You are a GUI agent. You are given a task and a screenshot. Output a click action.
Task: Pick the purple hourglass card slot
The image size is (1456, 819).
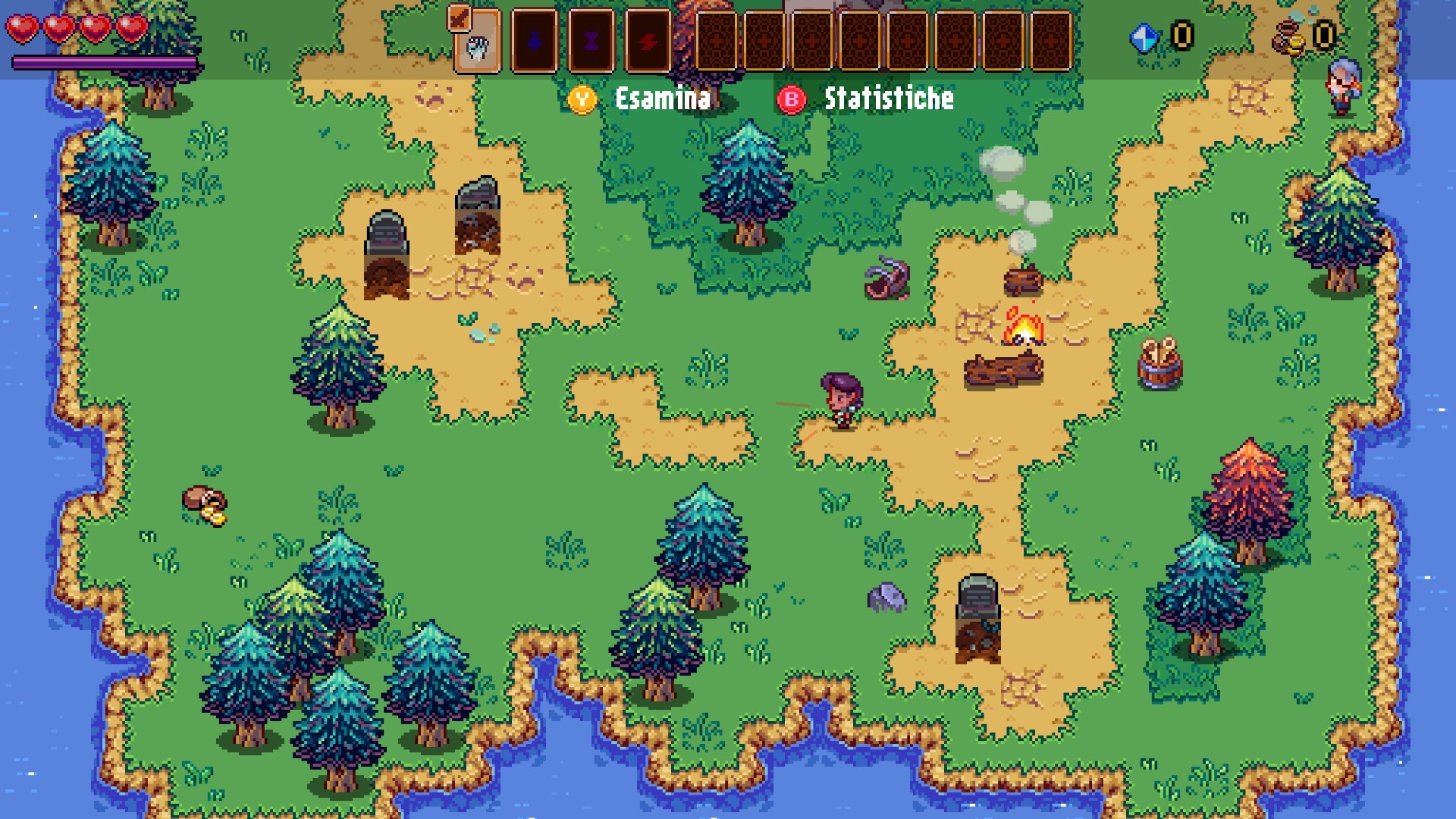point(591,42)
